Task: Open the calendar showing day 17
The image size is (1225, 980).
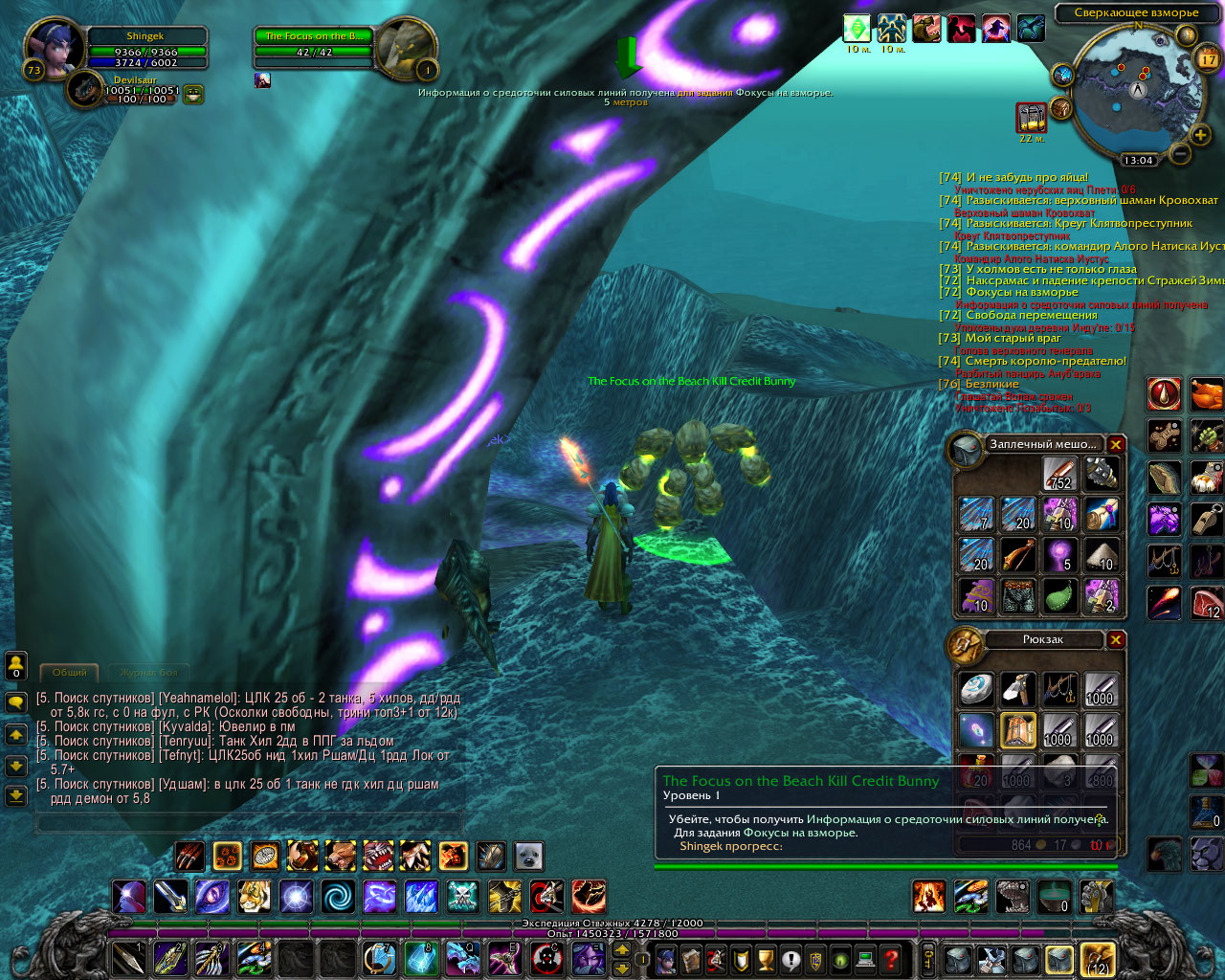Action: click(x=1208, y=59)
